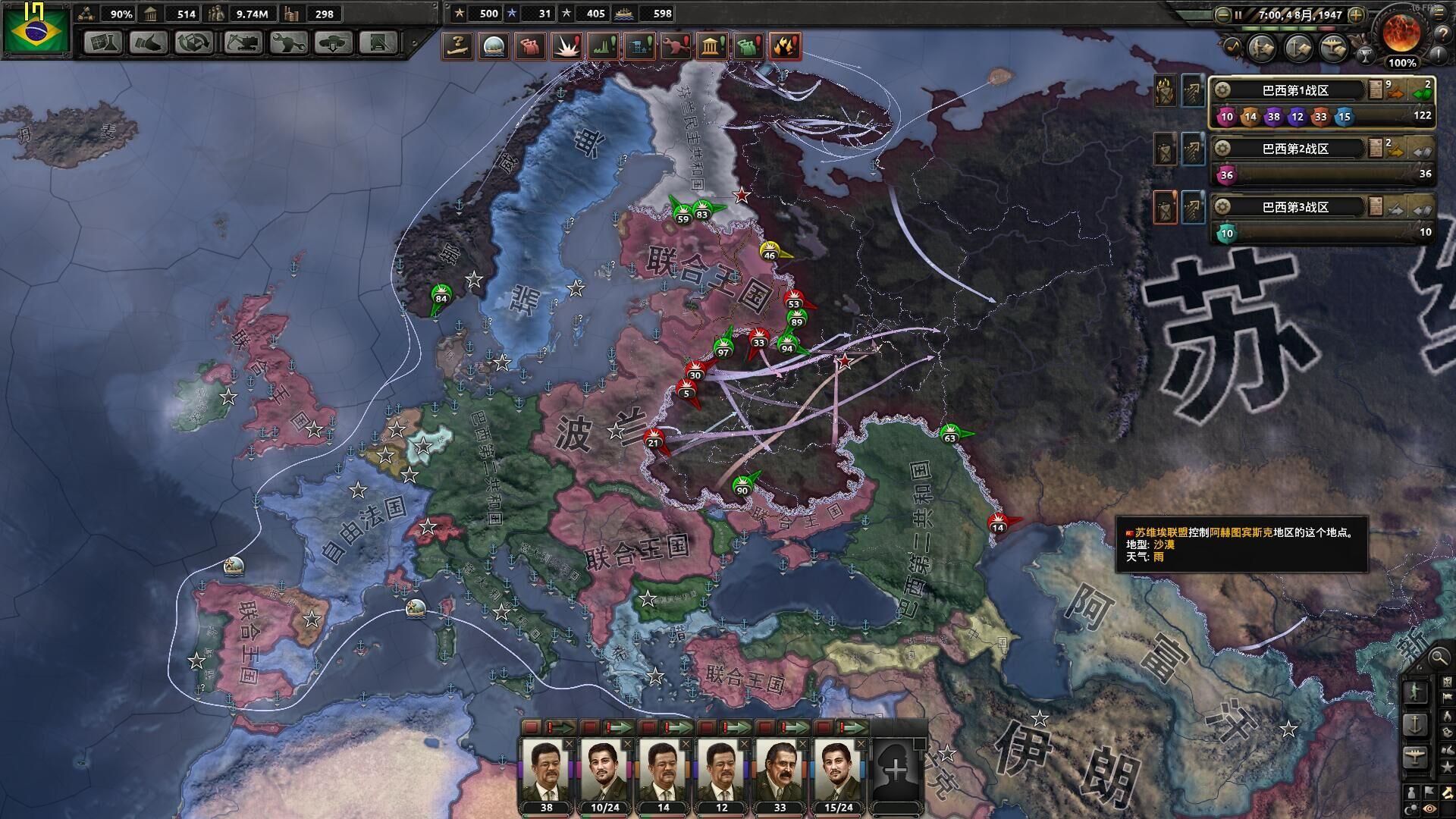Open the recruit and deploy tank menu

[x=334, y=42]
